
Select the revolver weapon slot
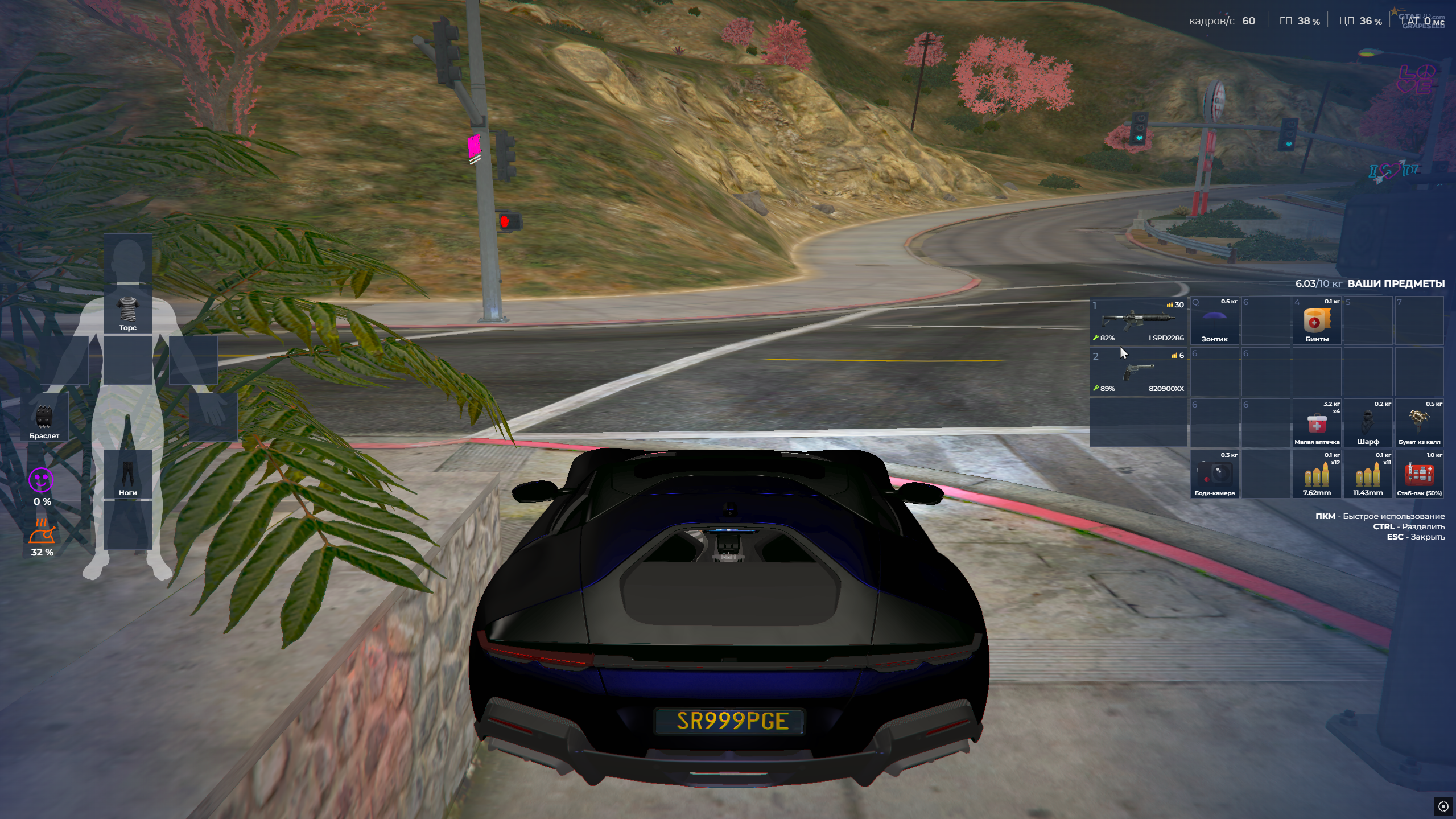[x=1138, y=372]
